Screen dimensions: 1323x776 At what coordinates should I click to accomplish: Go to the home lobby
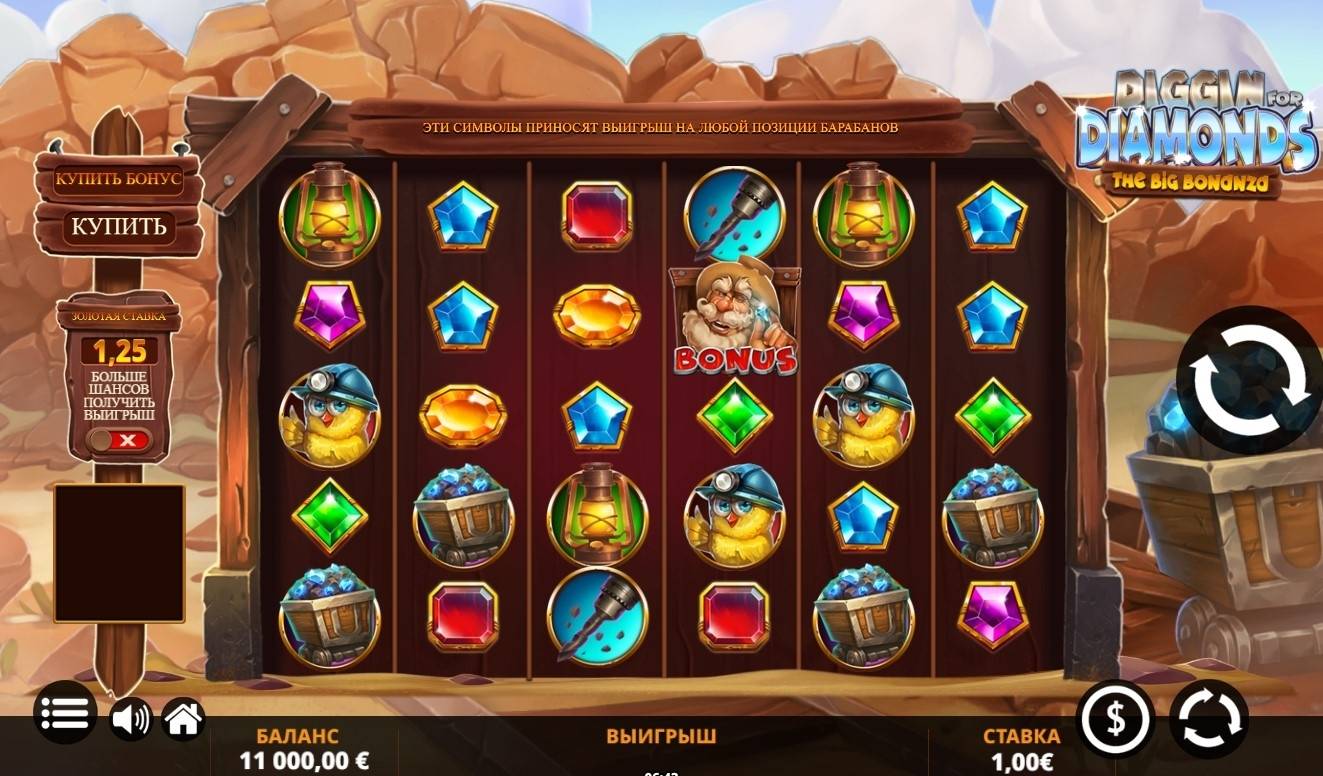pyautogui.click(x=184, y=718)
